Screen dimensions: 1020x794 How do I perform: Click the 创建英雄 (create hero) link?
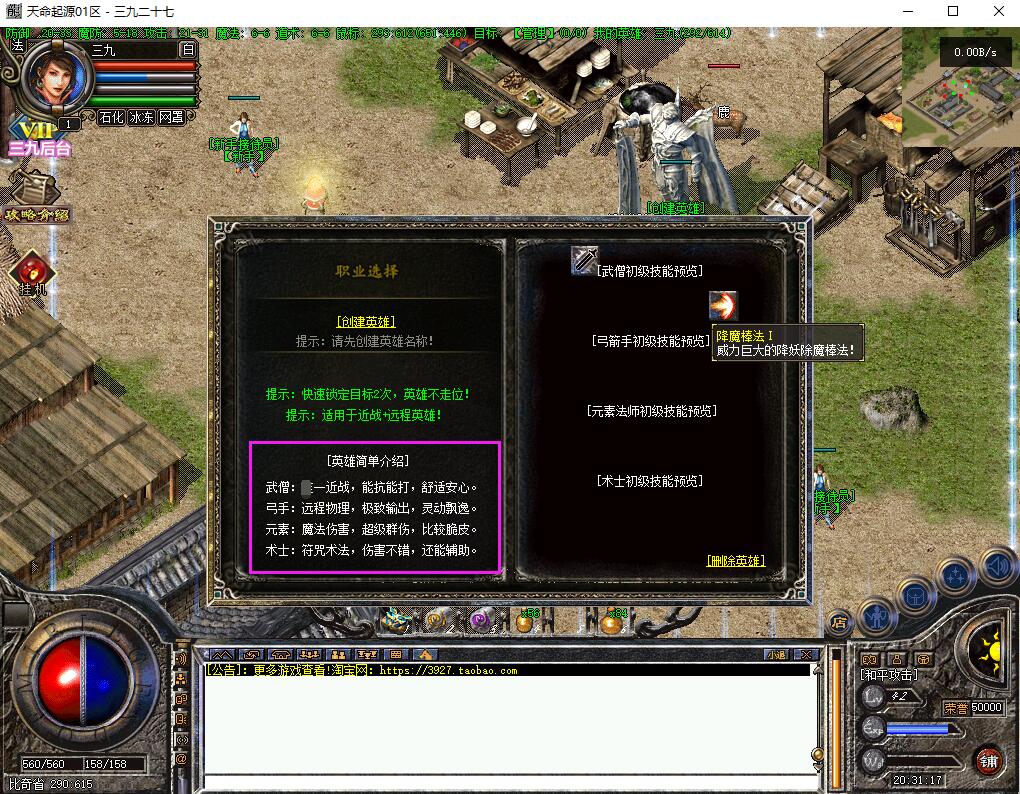pos(366,322)
